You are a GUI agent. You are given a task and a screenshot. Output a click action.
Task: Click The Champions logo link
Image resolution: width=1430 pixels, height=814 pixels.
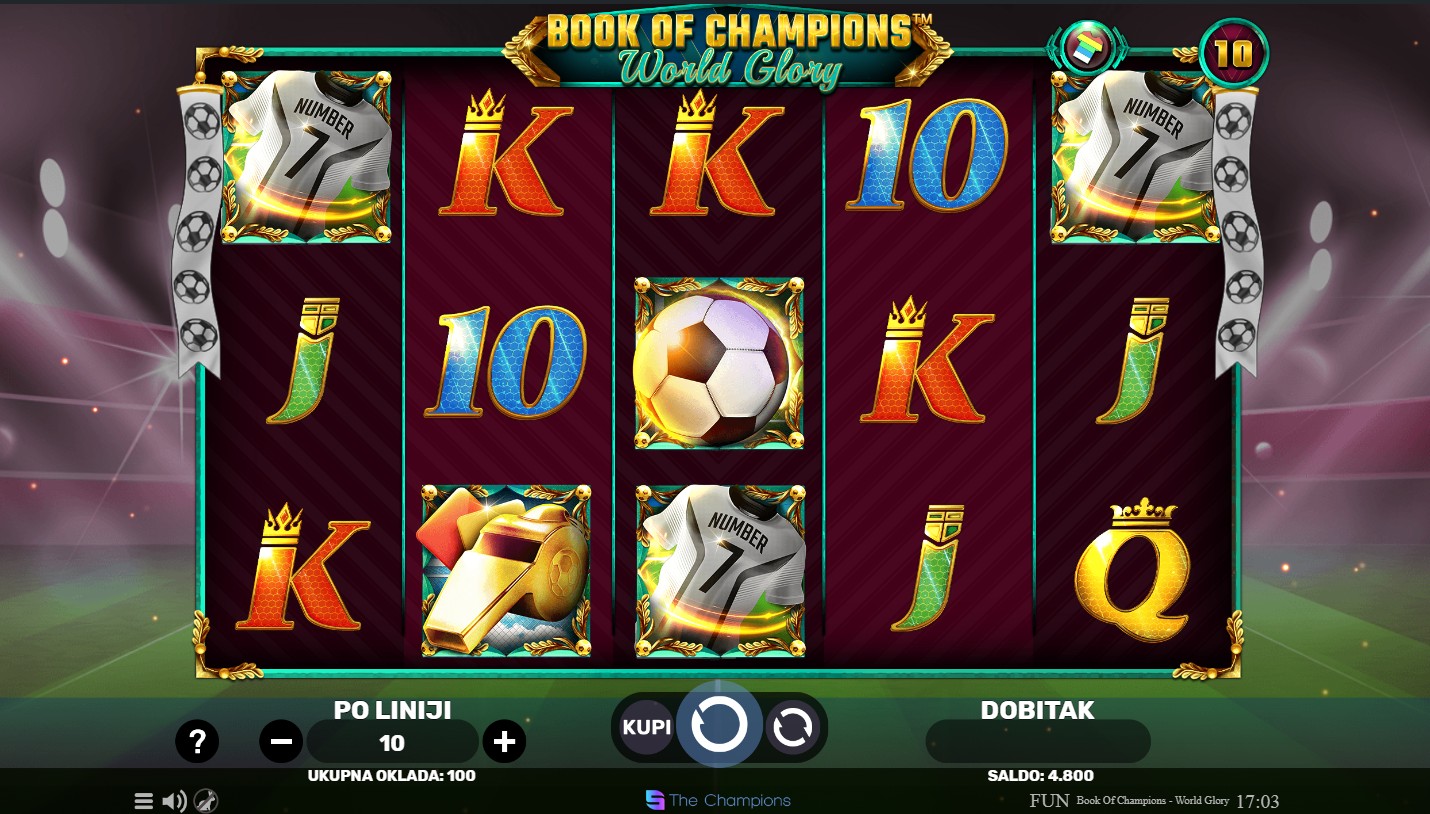pos(718,800)
